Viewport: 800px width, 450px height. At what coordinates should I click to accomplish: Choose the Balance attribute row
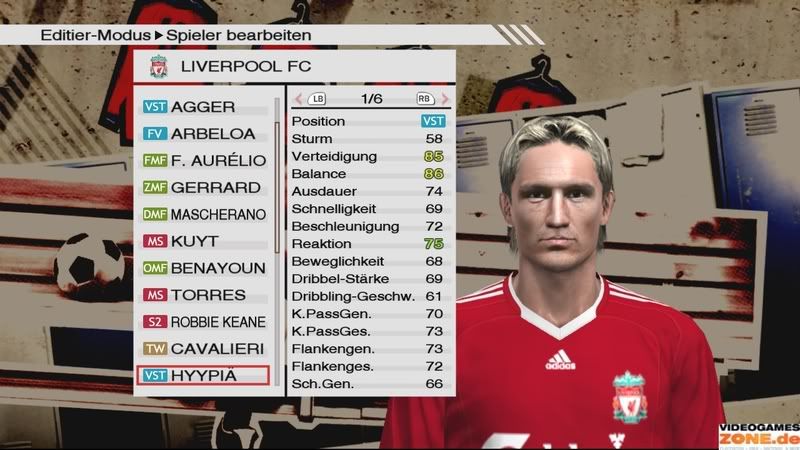coord(367,173)
